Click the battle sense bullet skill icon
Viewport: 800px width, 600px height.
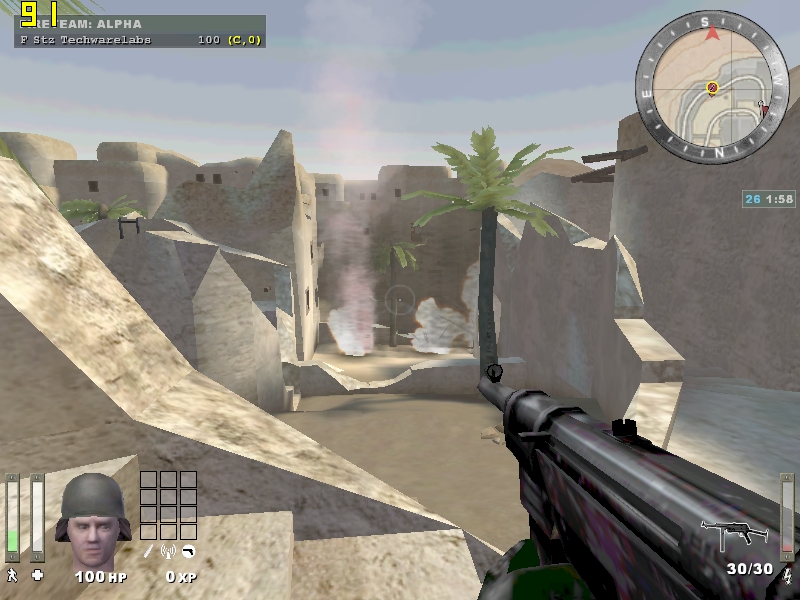(149, 551)
